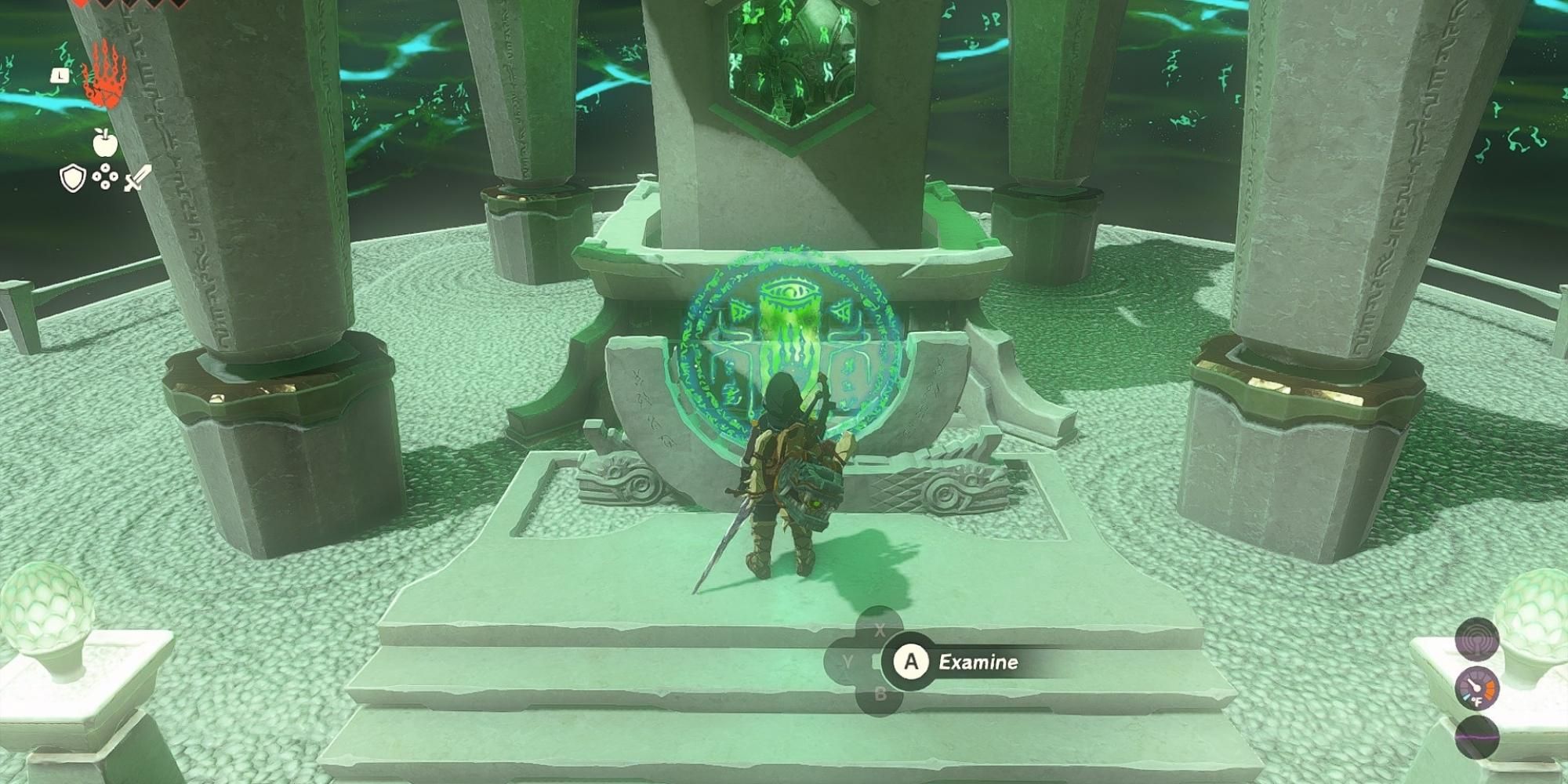Viewport: 1568px width, 784px height.
Task: Click the hexagonal window above the altar
Action: click(x=792, y=59)
